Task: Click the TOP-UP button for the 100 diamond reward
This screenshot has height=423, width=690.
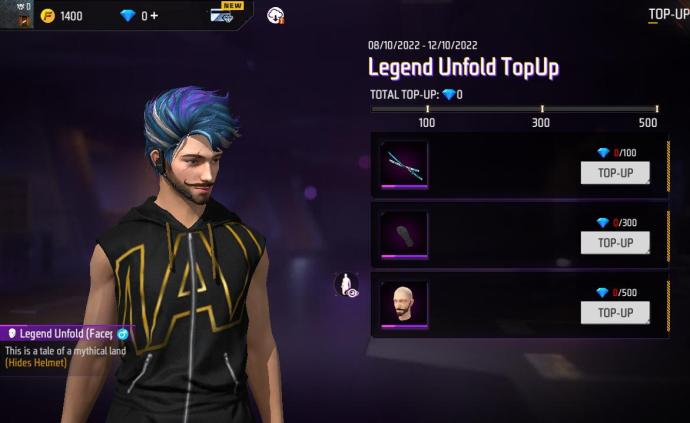Action: coord(615,173)
